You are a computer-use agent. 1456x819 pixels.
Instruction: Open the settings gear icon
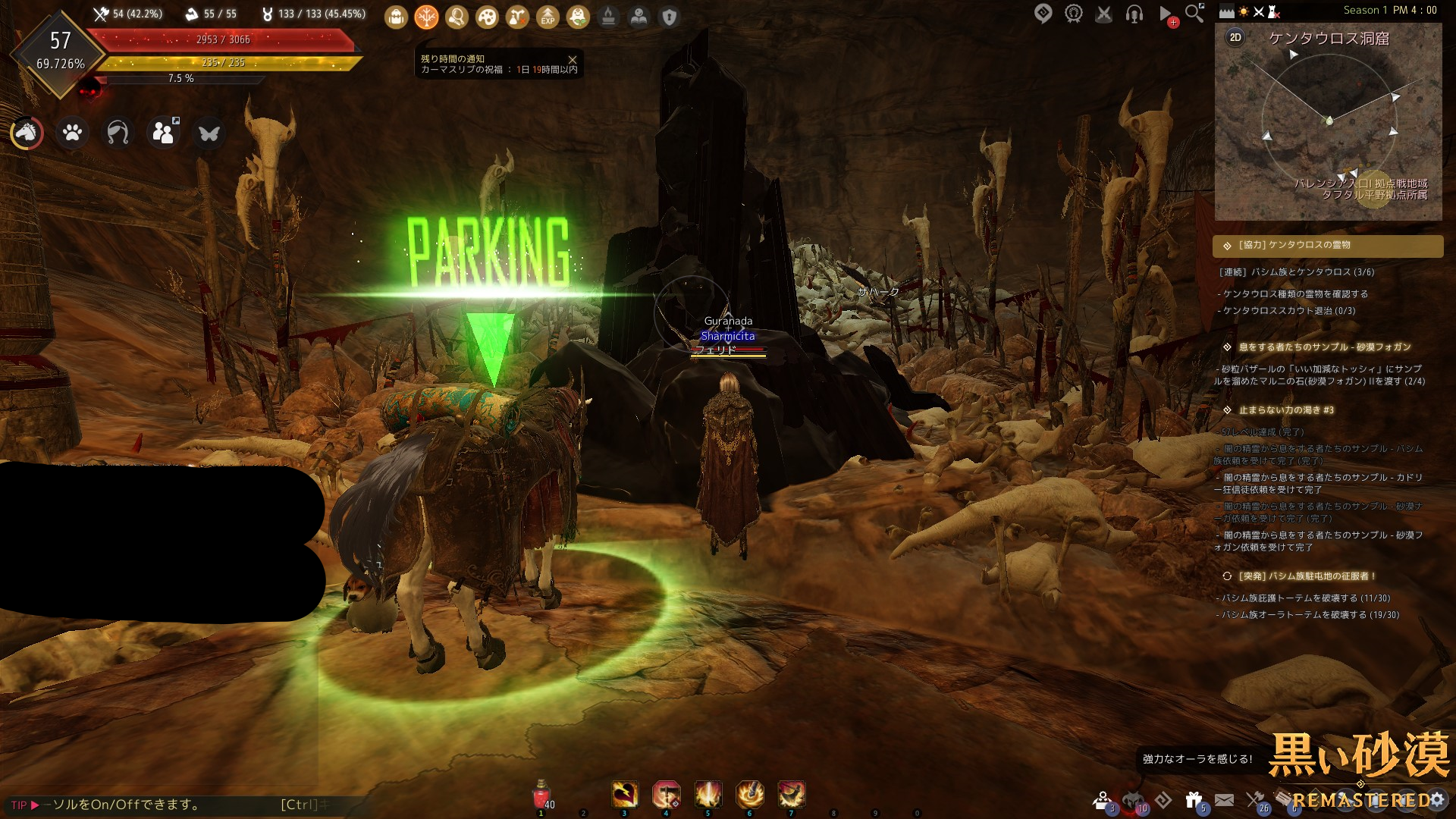point(1437,799)
